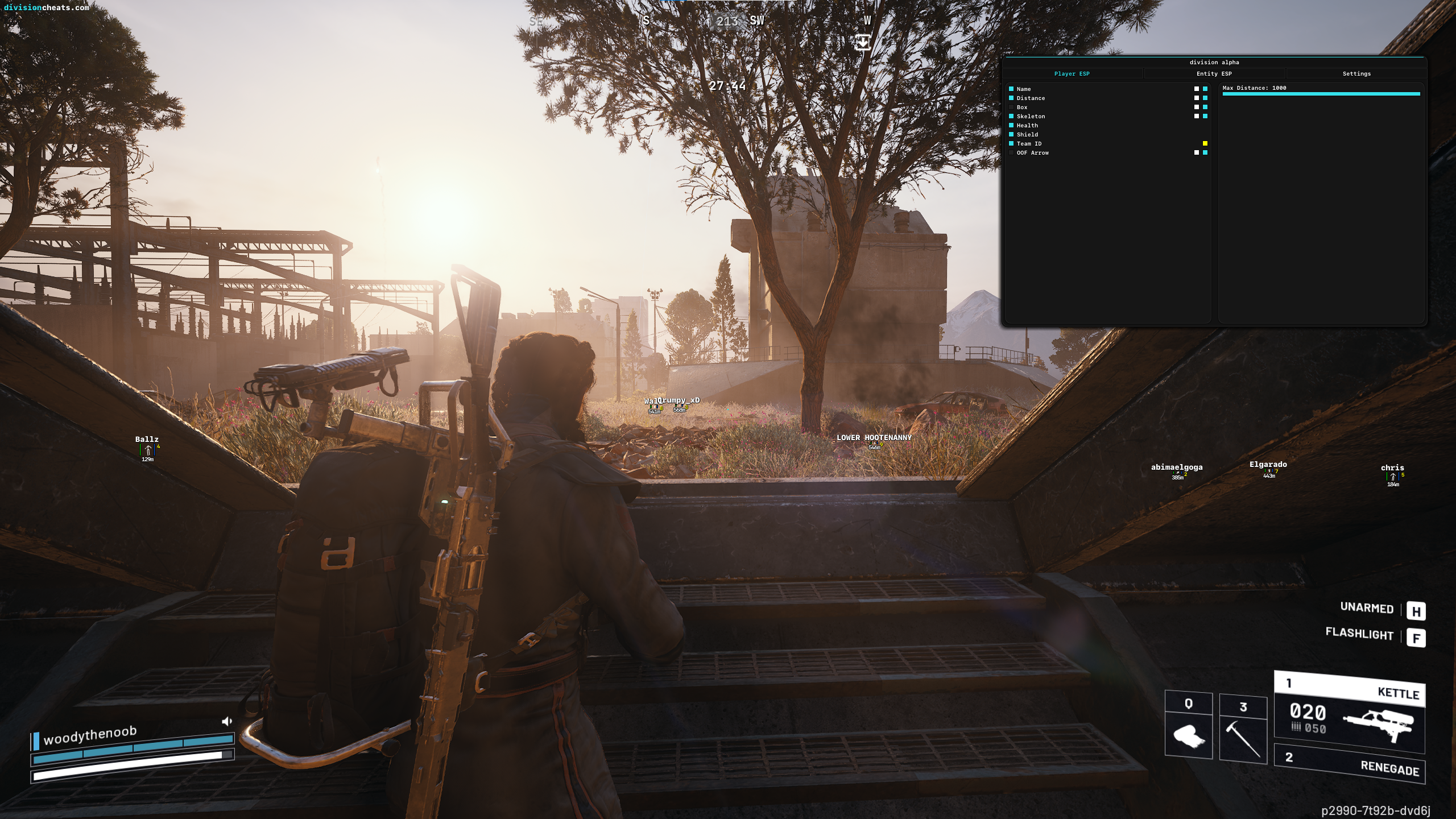Viewport: 1456px width, 819px height.
Task: Open the Settings tab in the overlay
Action: coord(1356,74)
